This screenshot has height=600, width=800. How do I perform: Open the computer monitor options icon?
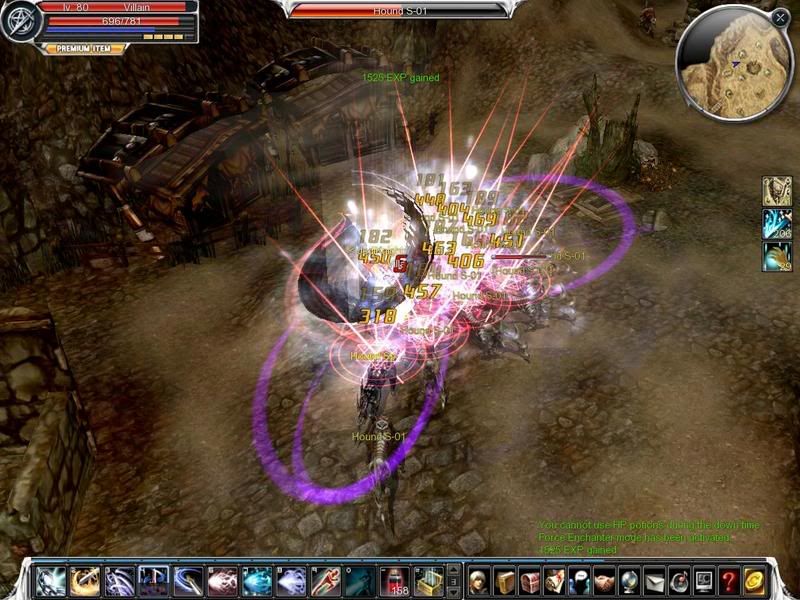(705, 580)
